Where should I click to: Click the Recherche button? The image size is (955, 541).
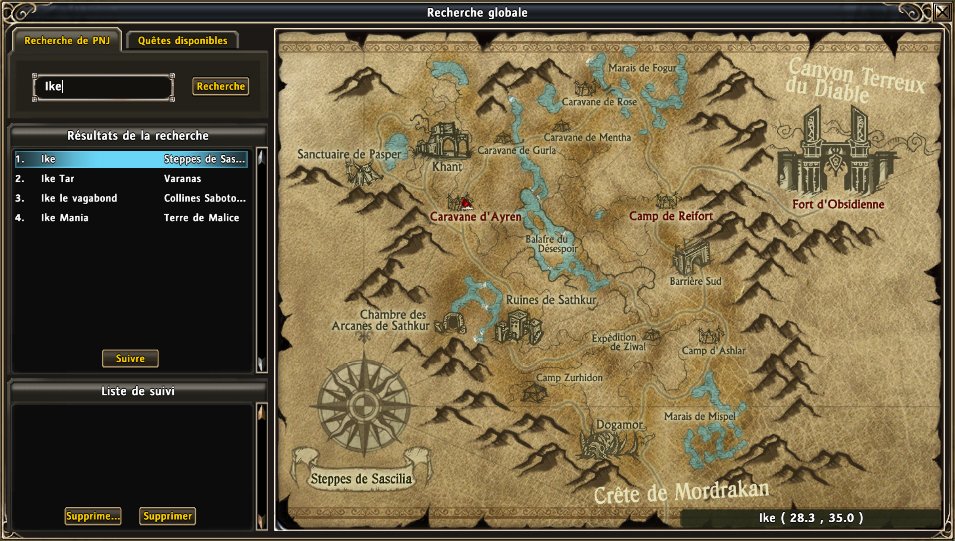tap(221, 87)
